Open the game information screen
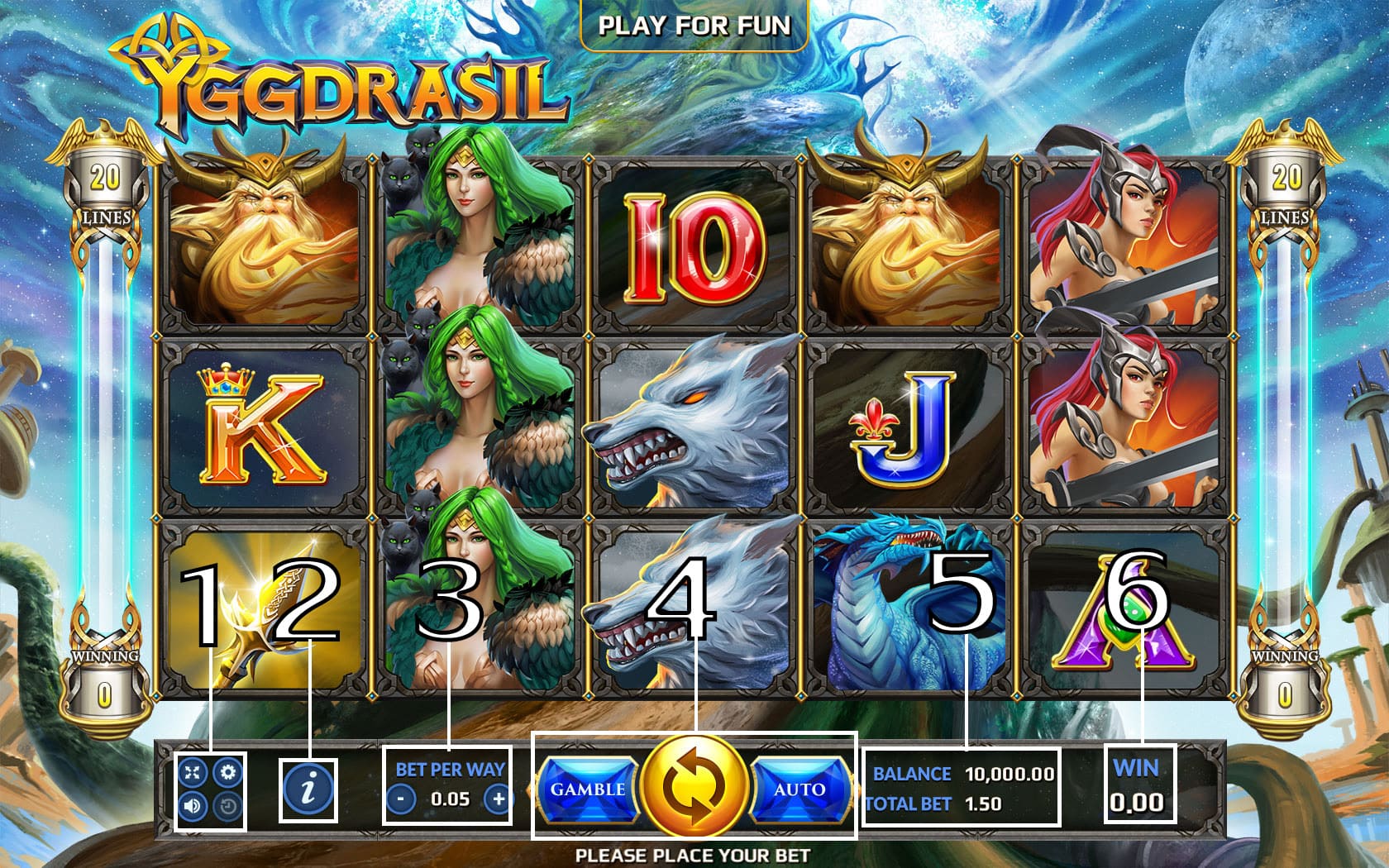 308,791
